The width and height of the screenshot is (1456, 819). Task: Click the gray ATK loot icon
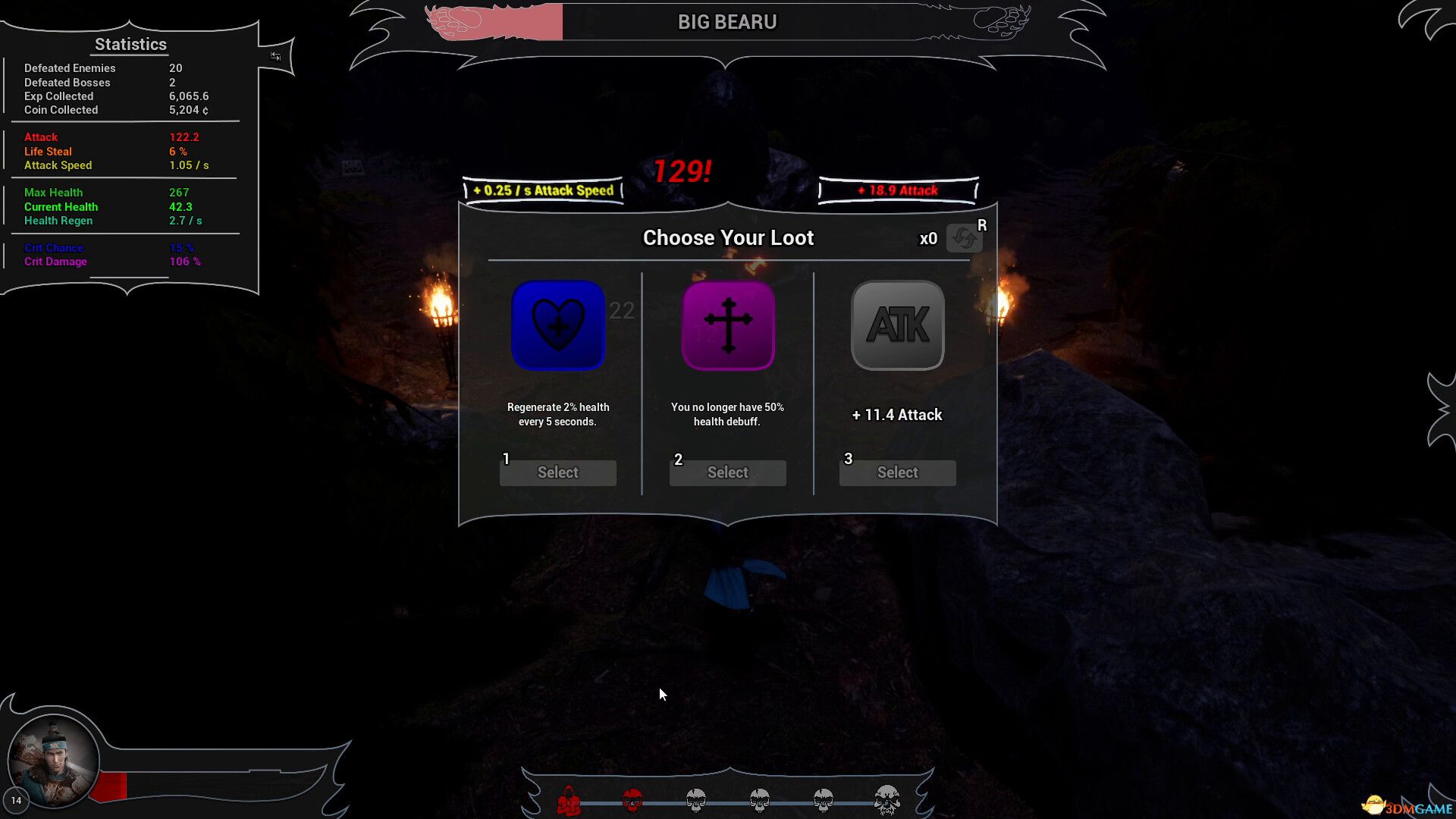(x=898, y=325)
